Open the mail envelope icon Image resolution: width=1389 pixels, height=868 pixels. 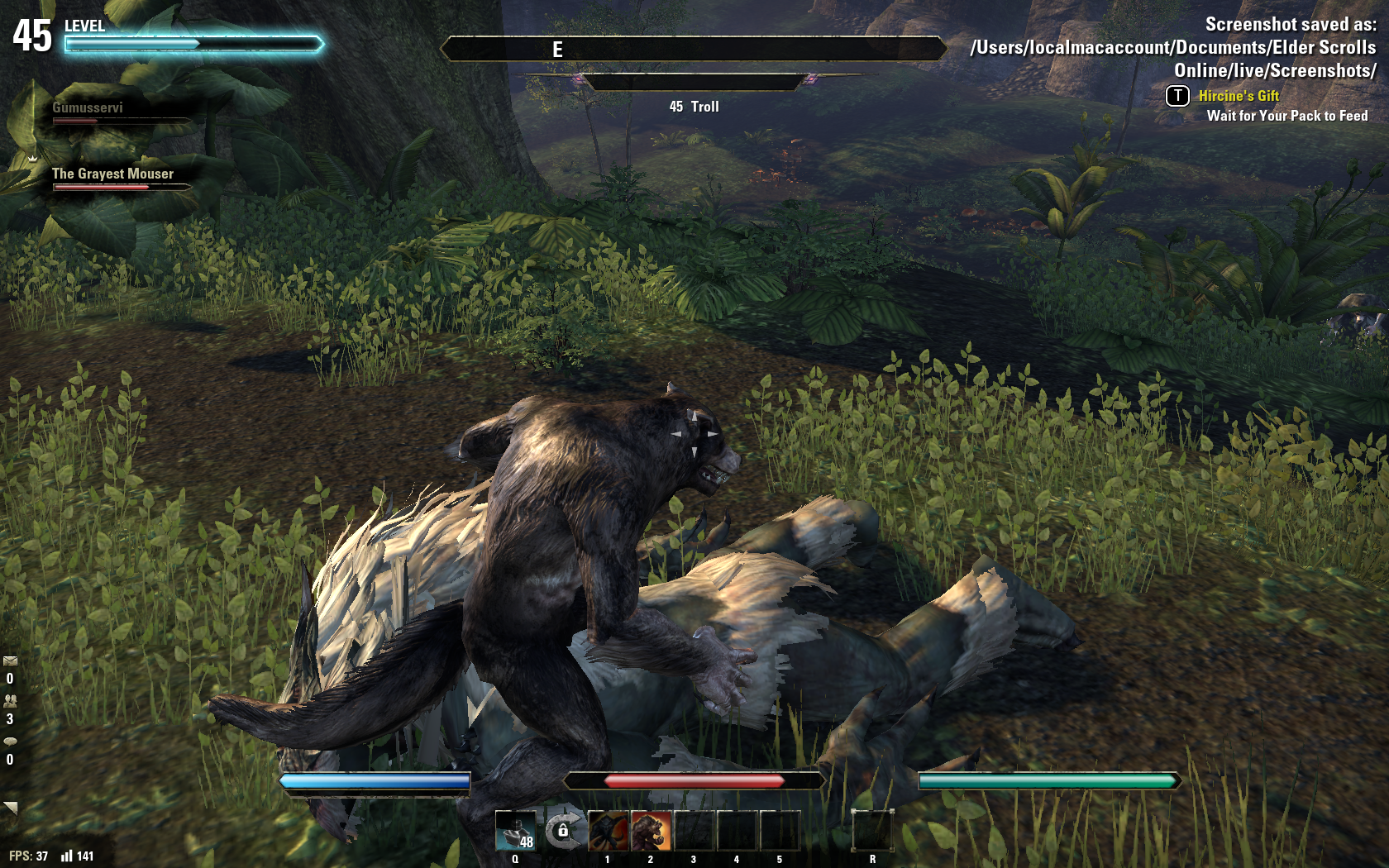coord(10,661)
